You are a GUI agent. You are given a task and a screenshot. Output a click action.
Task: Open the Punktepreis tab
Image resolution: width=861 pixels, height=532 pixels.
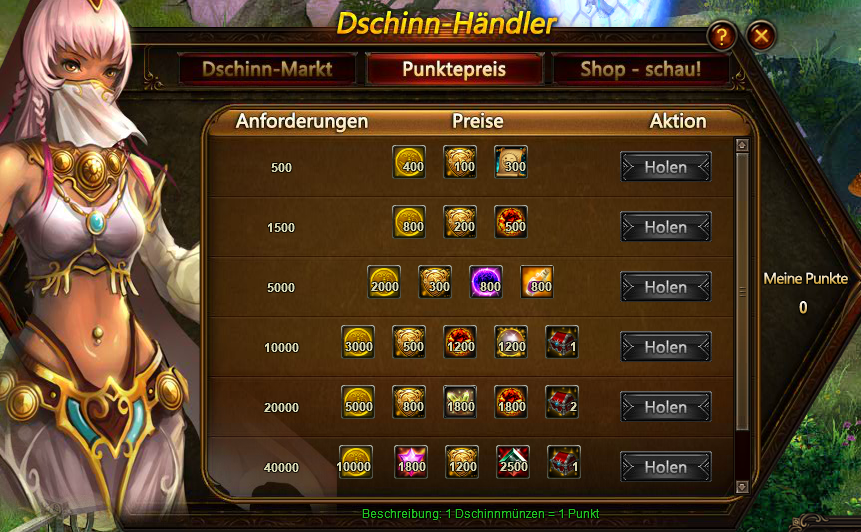(454, 70)
